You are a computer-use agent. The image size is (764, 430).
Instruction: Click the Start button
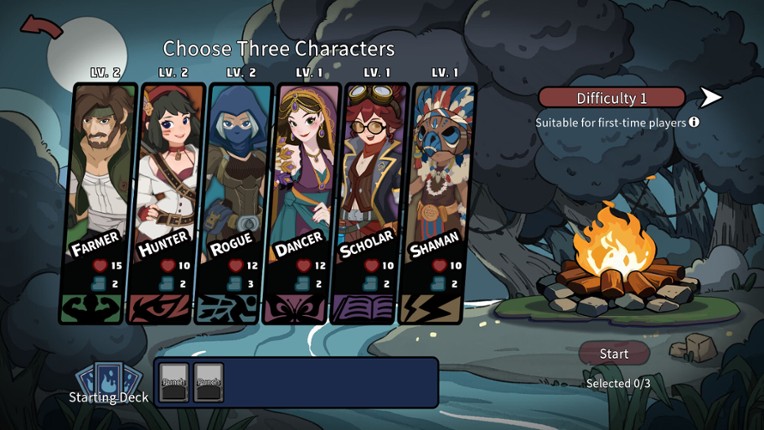tap(614, 354)
